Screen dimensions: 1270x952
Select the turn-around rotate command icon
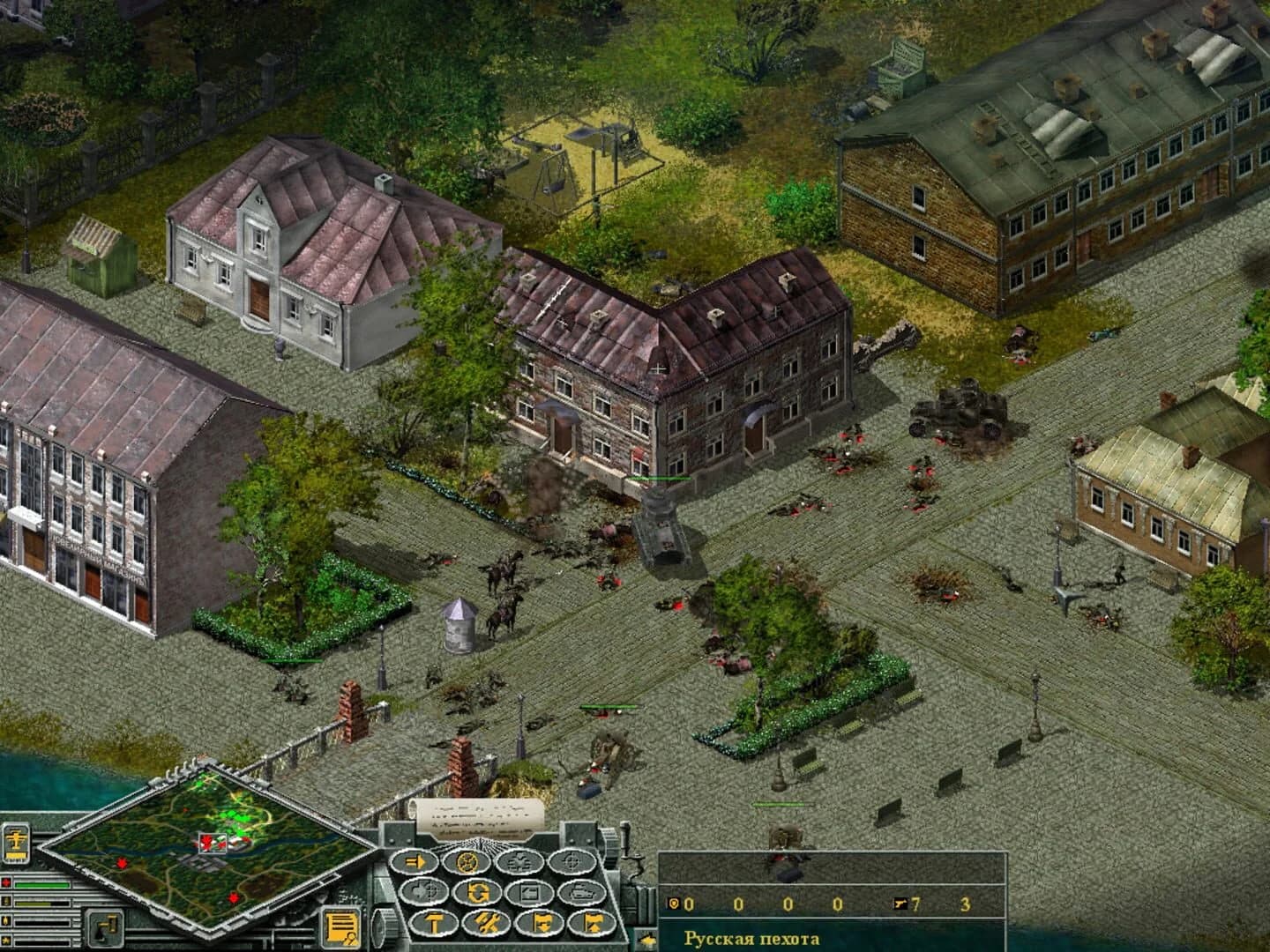click(x=479, y=892)
